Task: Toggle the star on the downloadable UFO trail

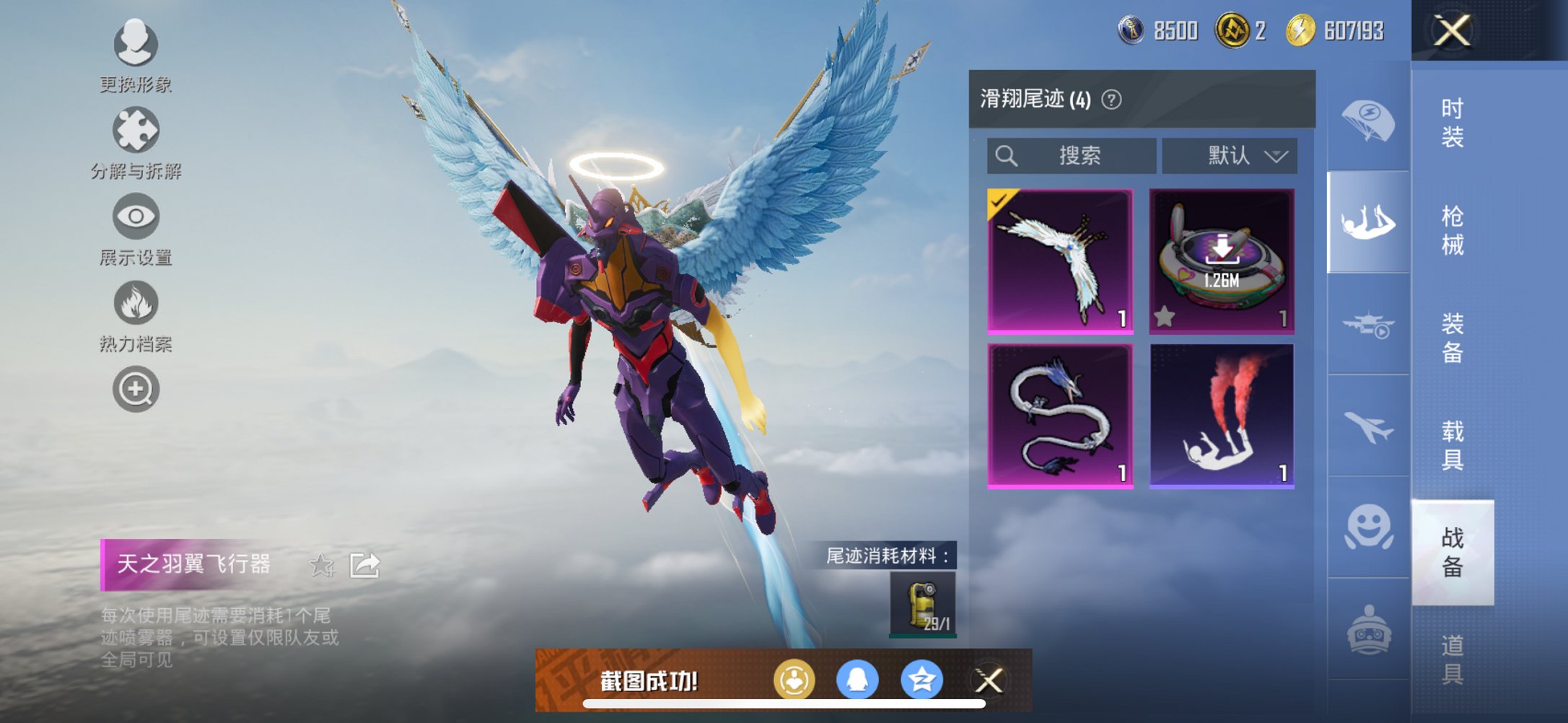Action: pos(1165,315)
